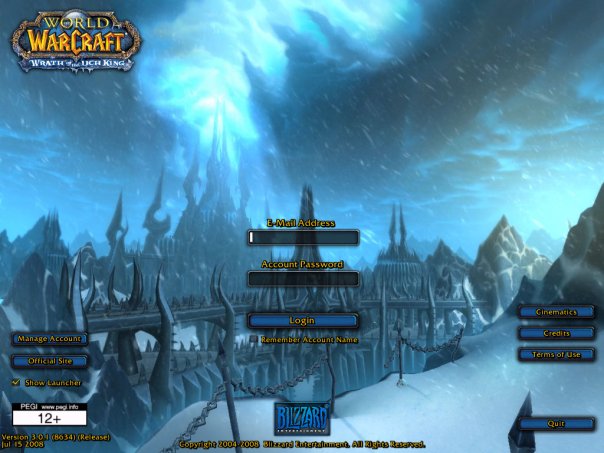This screenshot has height=453, width=604.
Task: Uncheck the Show Launcher option
Action: pyautogui.click(x=16, y=382)
